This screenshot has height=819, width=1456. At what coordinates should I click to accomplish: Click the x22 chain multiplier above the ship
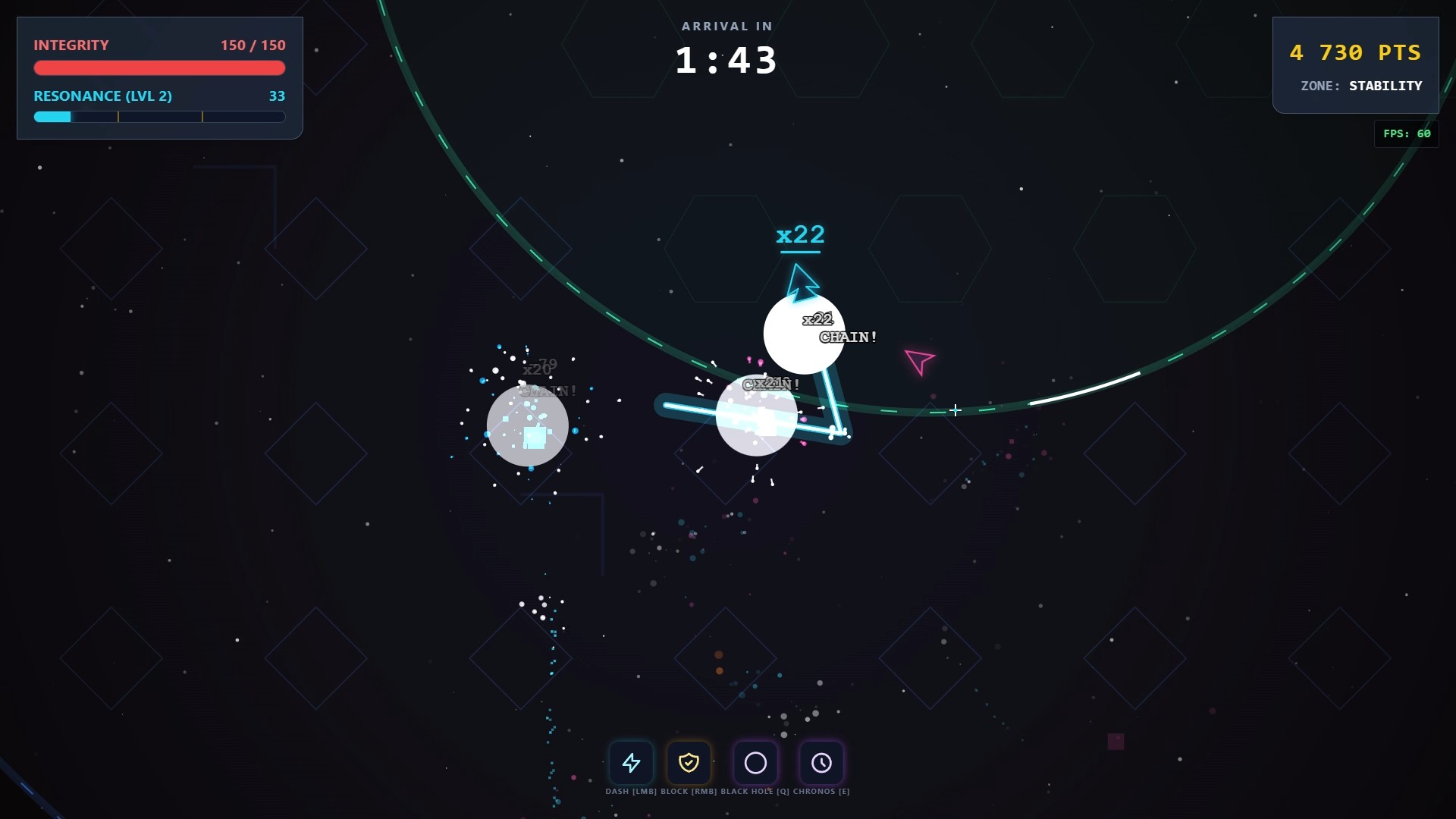coord(801,235)
